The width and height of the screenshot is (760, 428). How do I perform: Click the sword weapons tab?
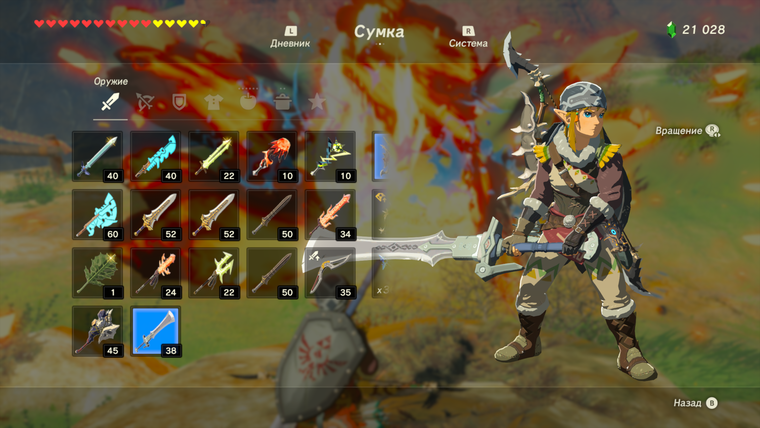pyautogui.click(x=110, y=101)
